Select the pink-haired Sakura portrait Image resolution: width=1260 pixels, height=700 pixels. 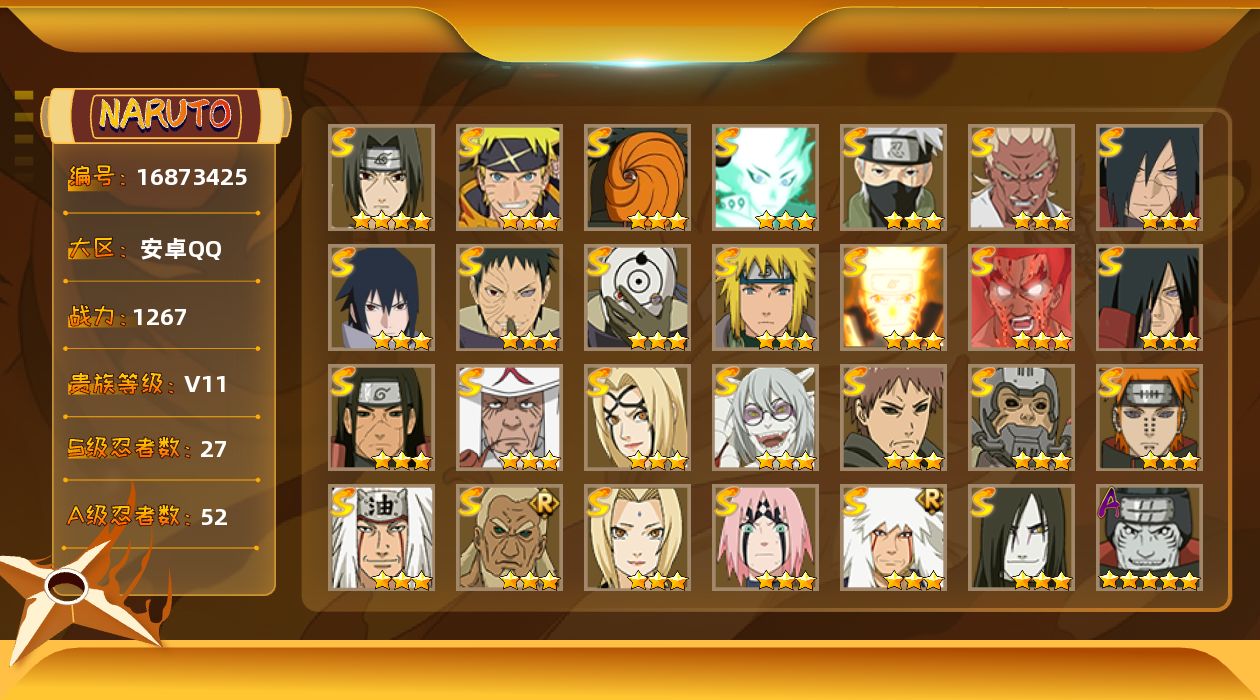coord(765,538)
